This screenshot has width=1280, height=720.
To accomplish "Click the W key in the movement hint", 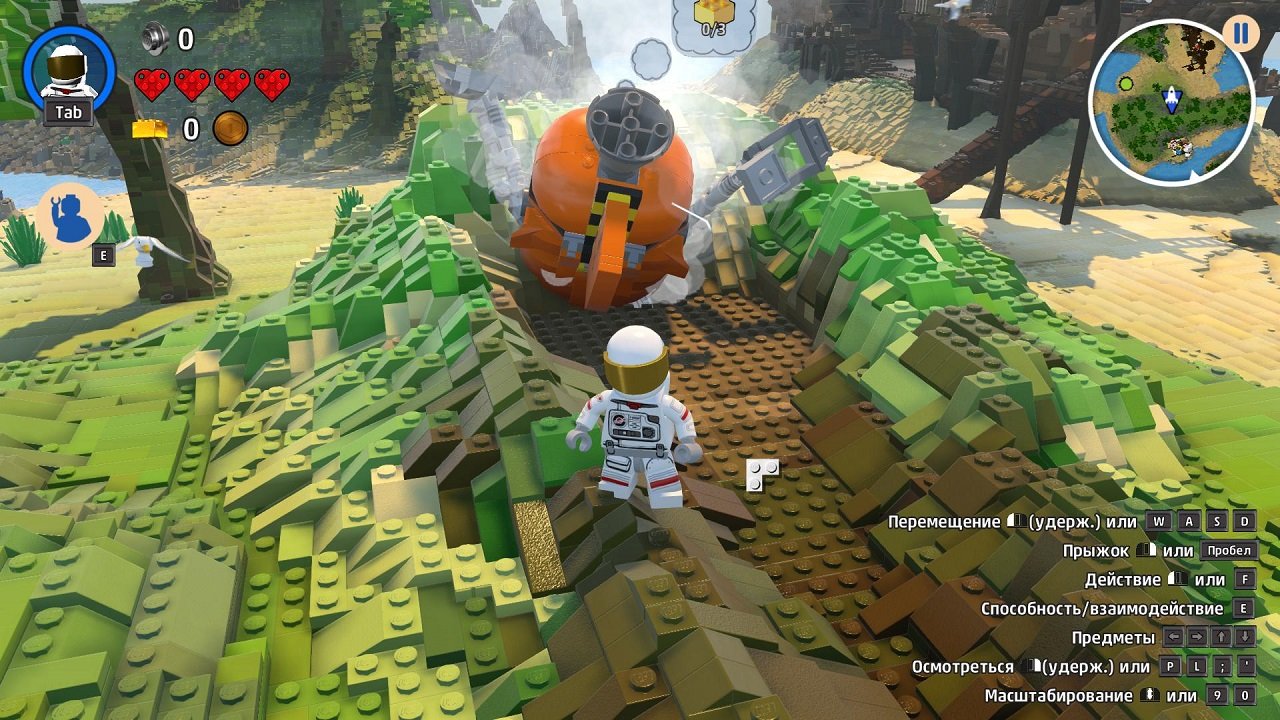I will 1157,520.
